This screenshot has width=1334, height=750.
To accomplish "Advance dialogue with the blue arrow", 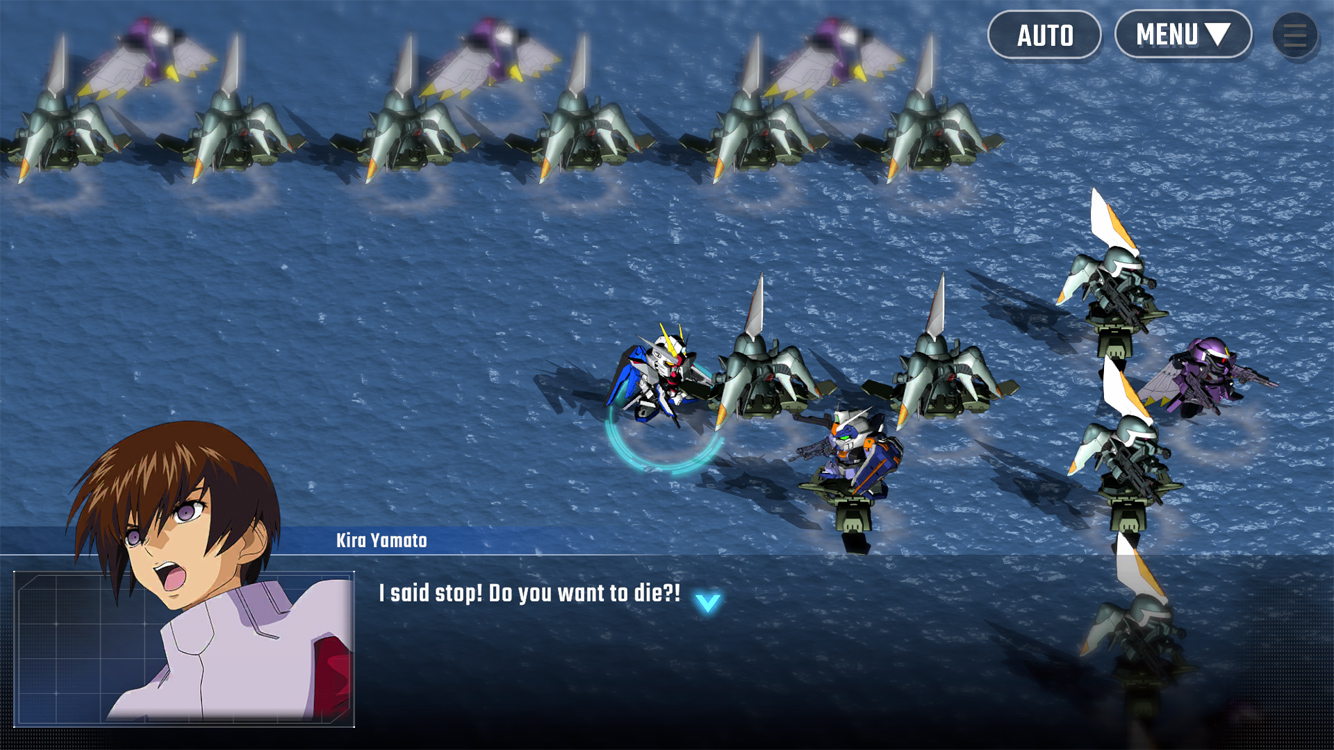I will pyautogui.click(x=707, y=603).
